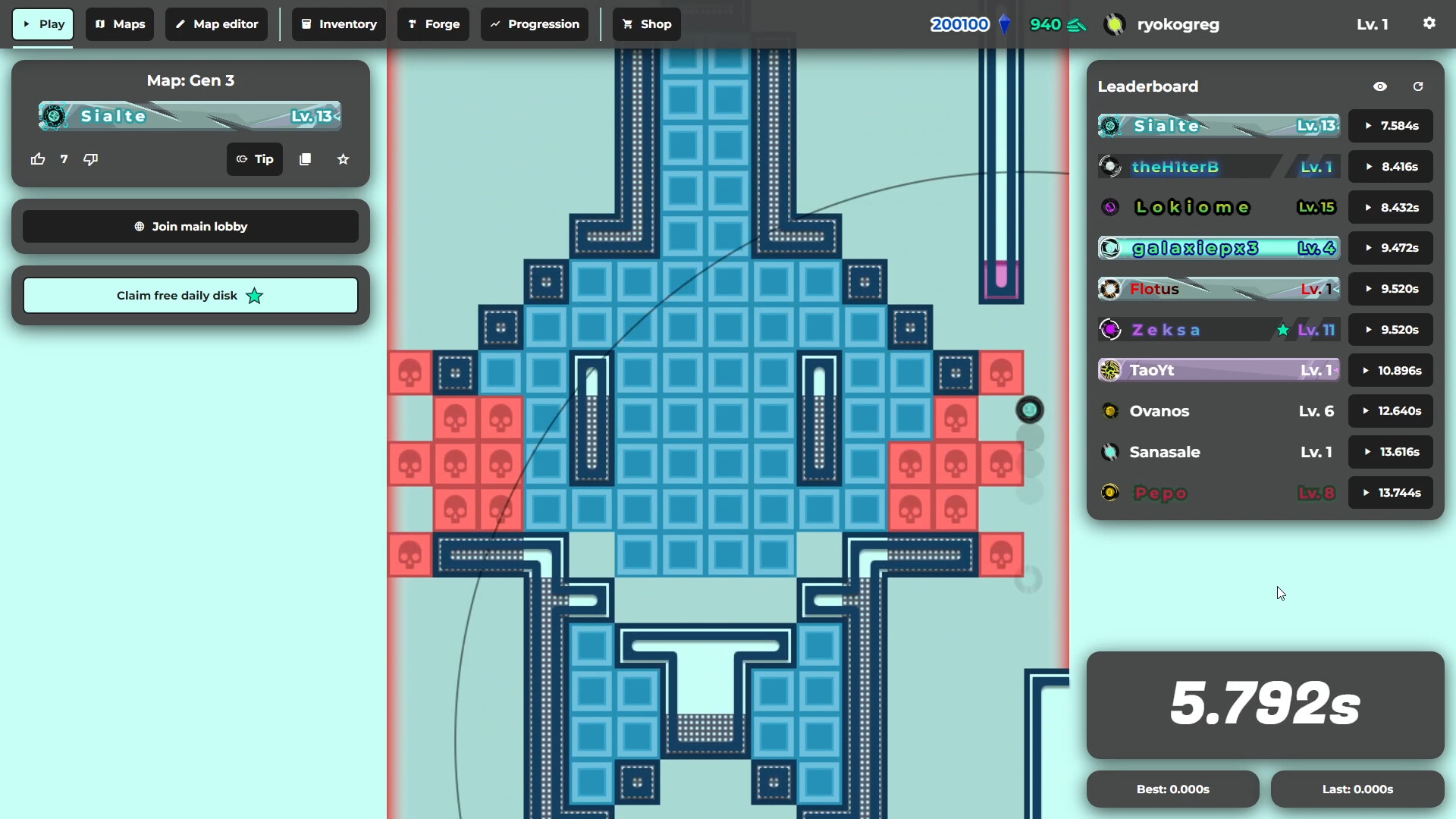Open ryokogreg's avatar in the top bar

click(x=1114, y=24)
